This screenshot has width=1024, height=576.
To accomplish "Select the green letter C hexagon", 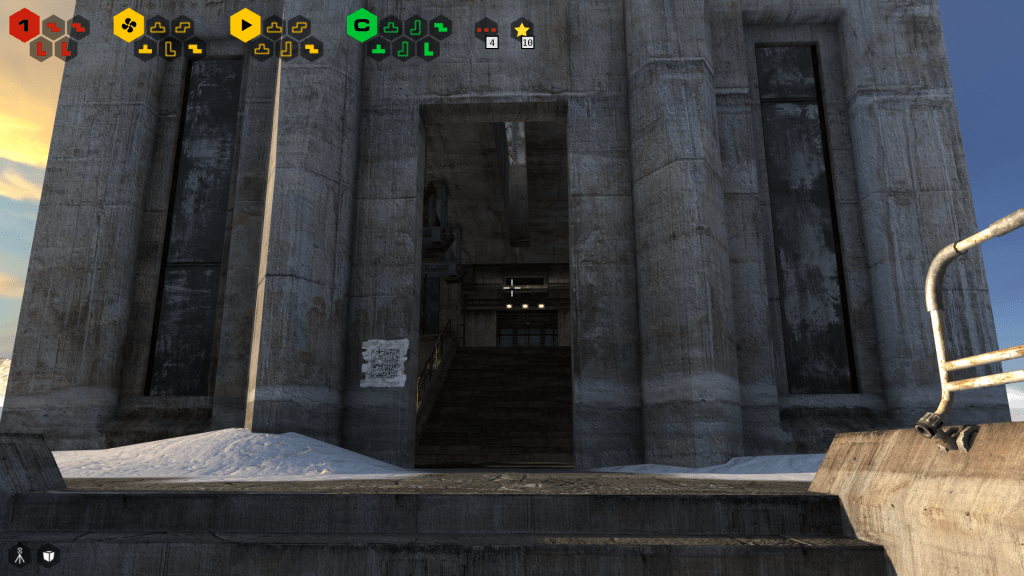I will point(361,24).
